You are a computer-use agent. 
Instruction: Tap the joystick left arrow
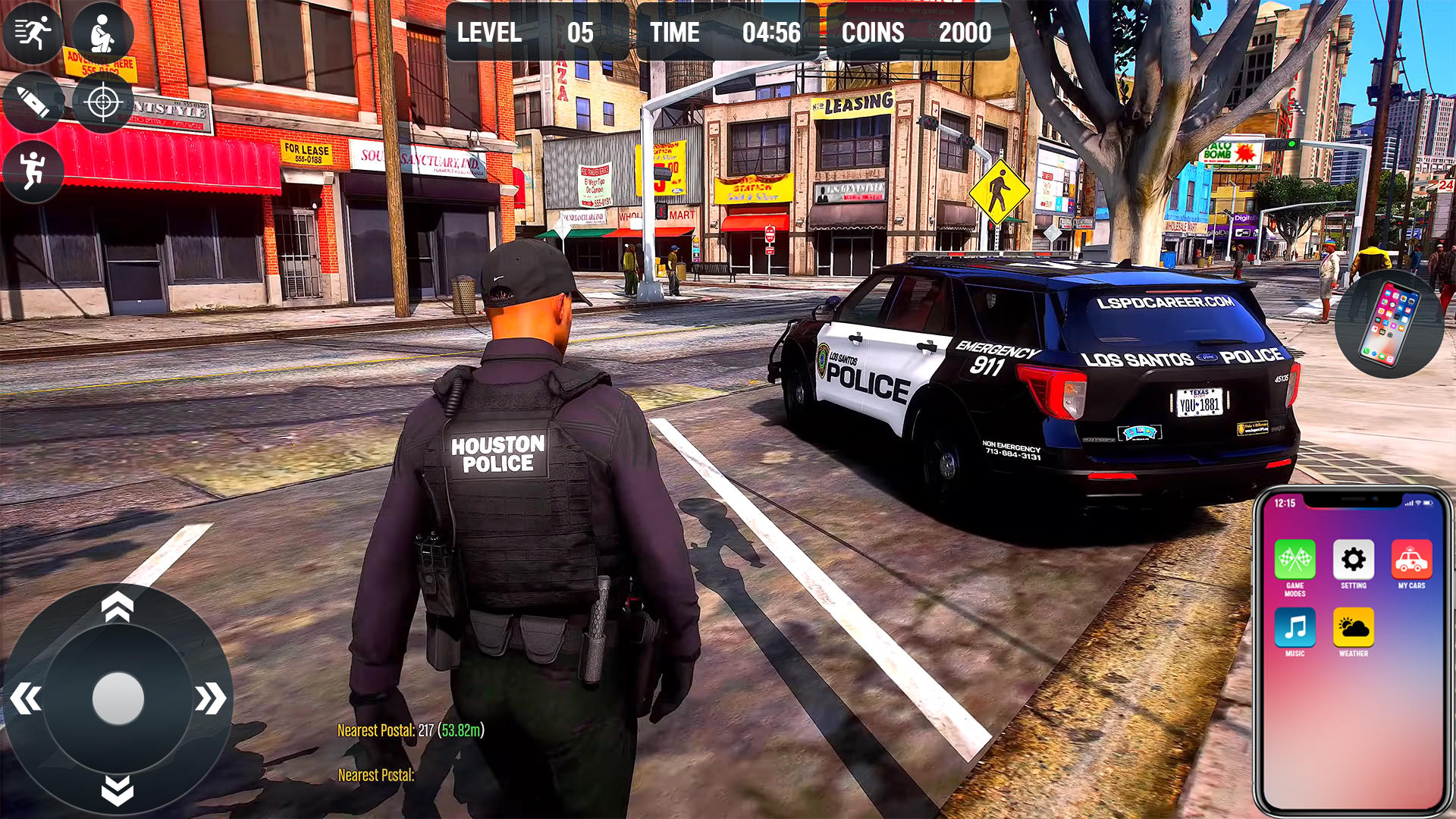click(x=27, y=698)
